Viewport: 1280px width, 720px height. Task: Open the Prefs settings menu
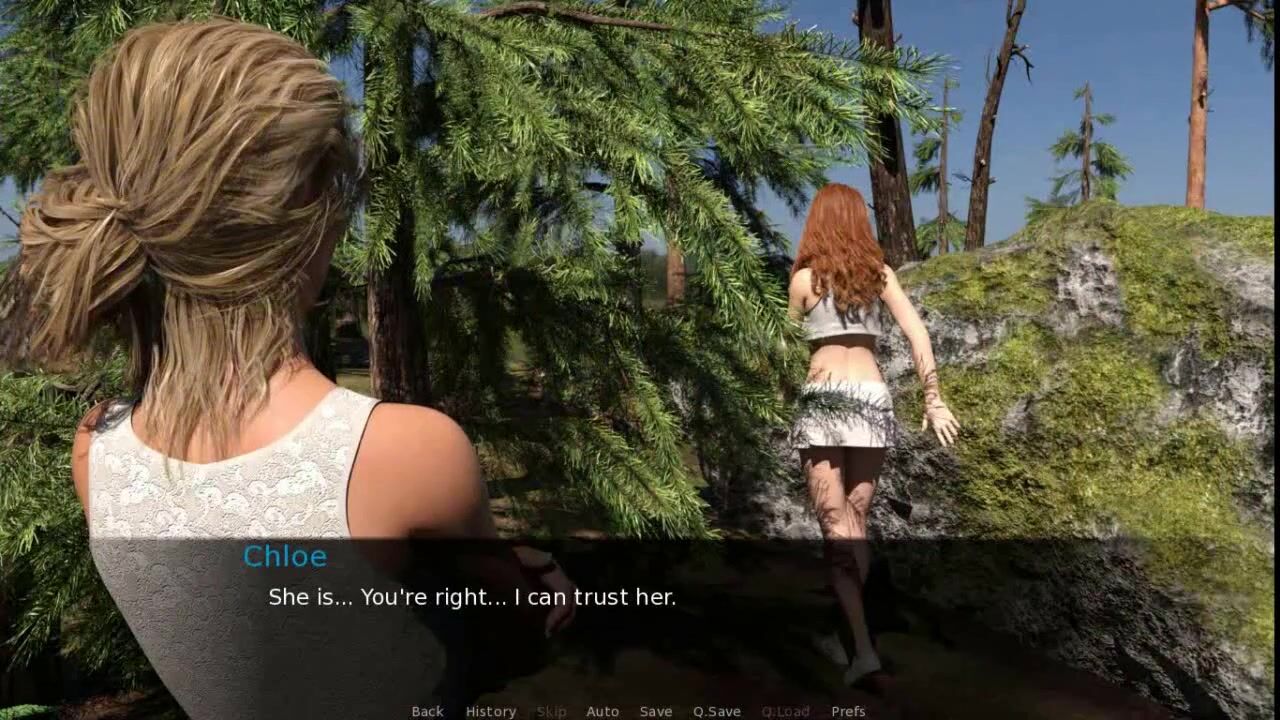click(848, 711)
